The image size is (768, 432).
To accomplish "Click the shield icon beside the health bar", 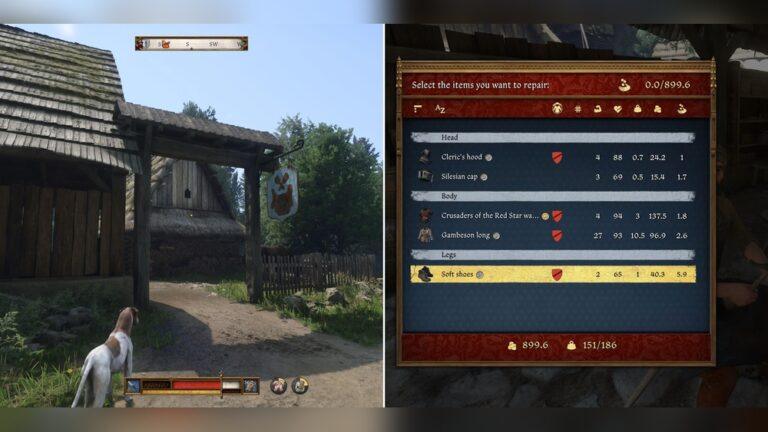I will pos(250,385).
